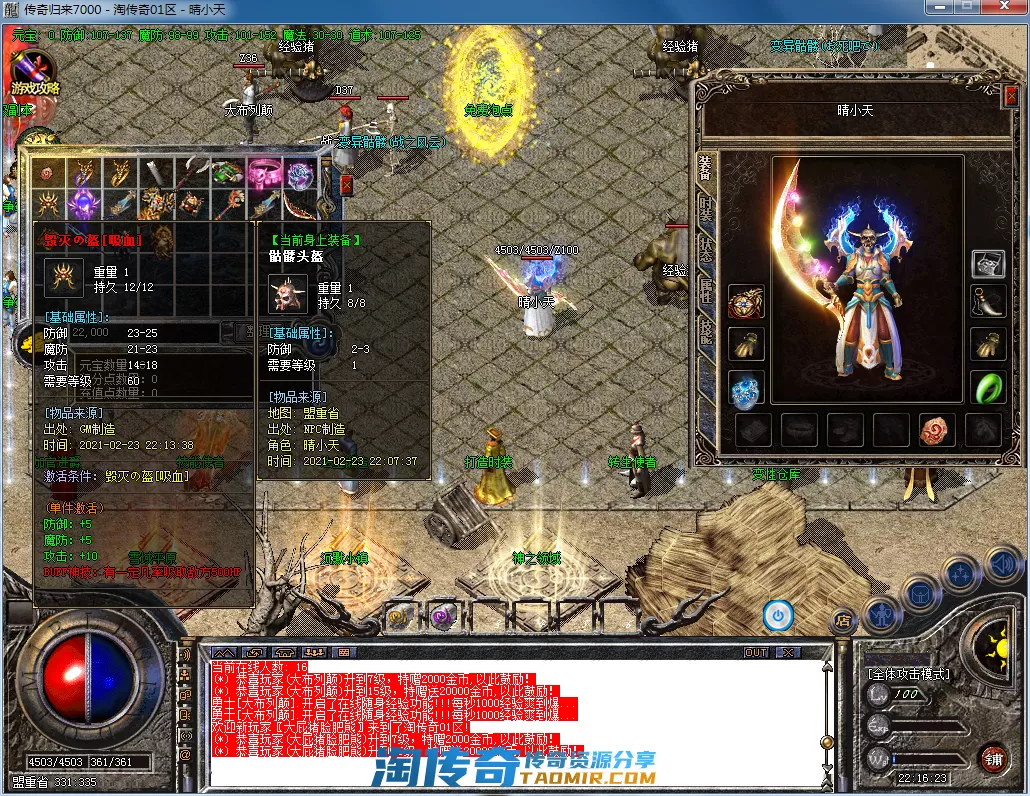Open the 铺 shop button
Image resolution: width=1030 pixels, height=796 pixels.
(x=992, y=758)
